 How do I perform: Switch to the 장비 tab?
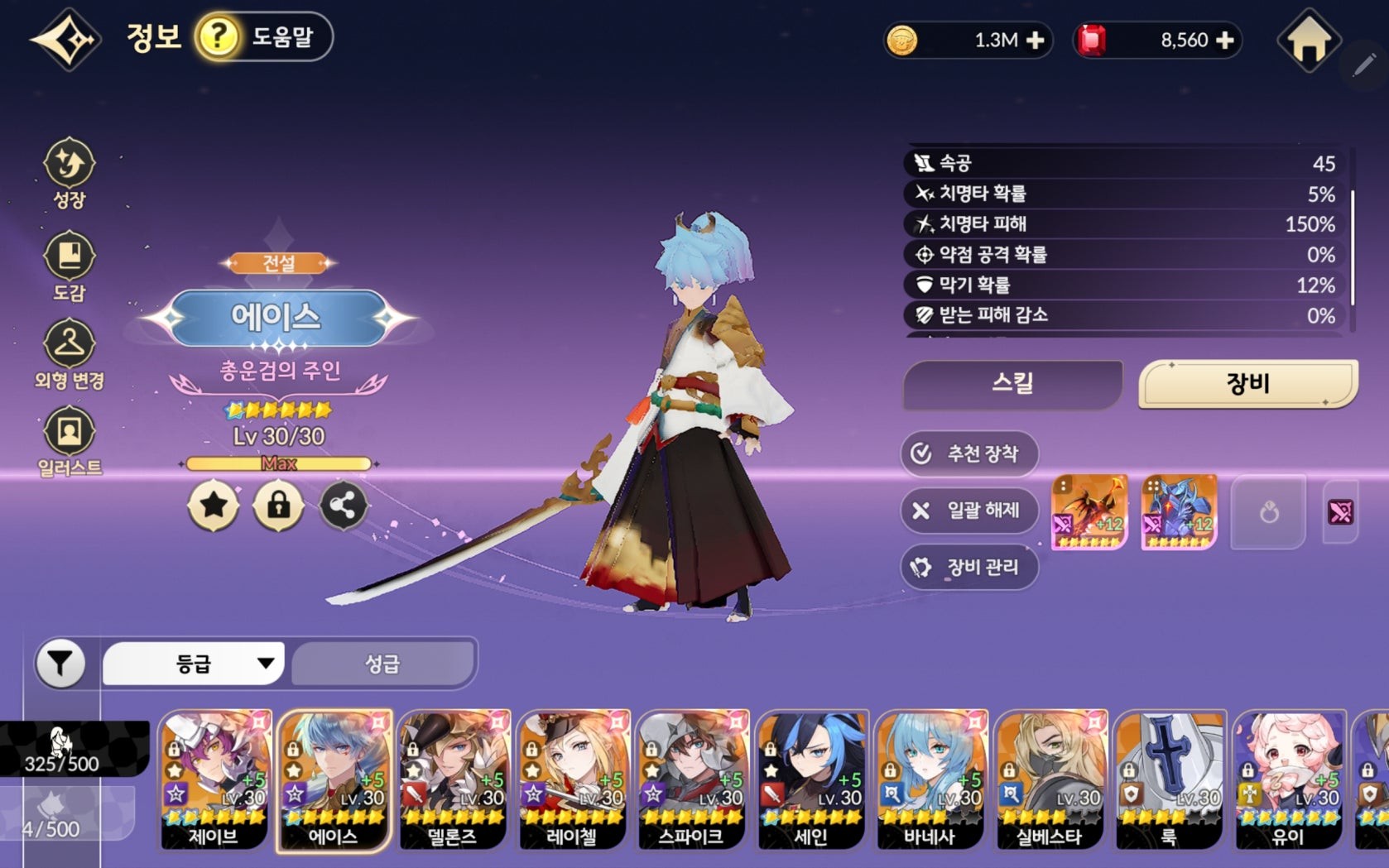point(1246,383)
